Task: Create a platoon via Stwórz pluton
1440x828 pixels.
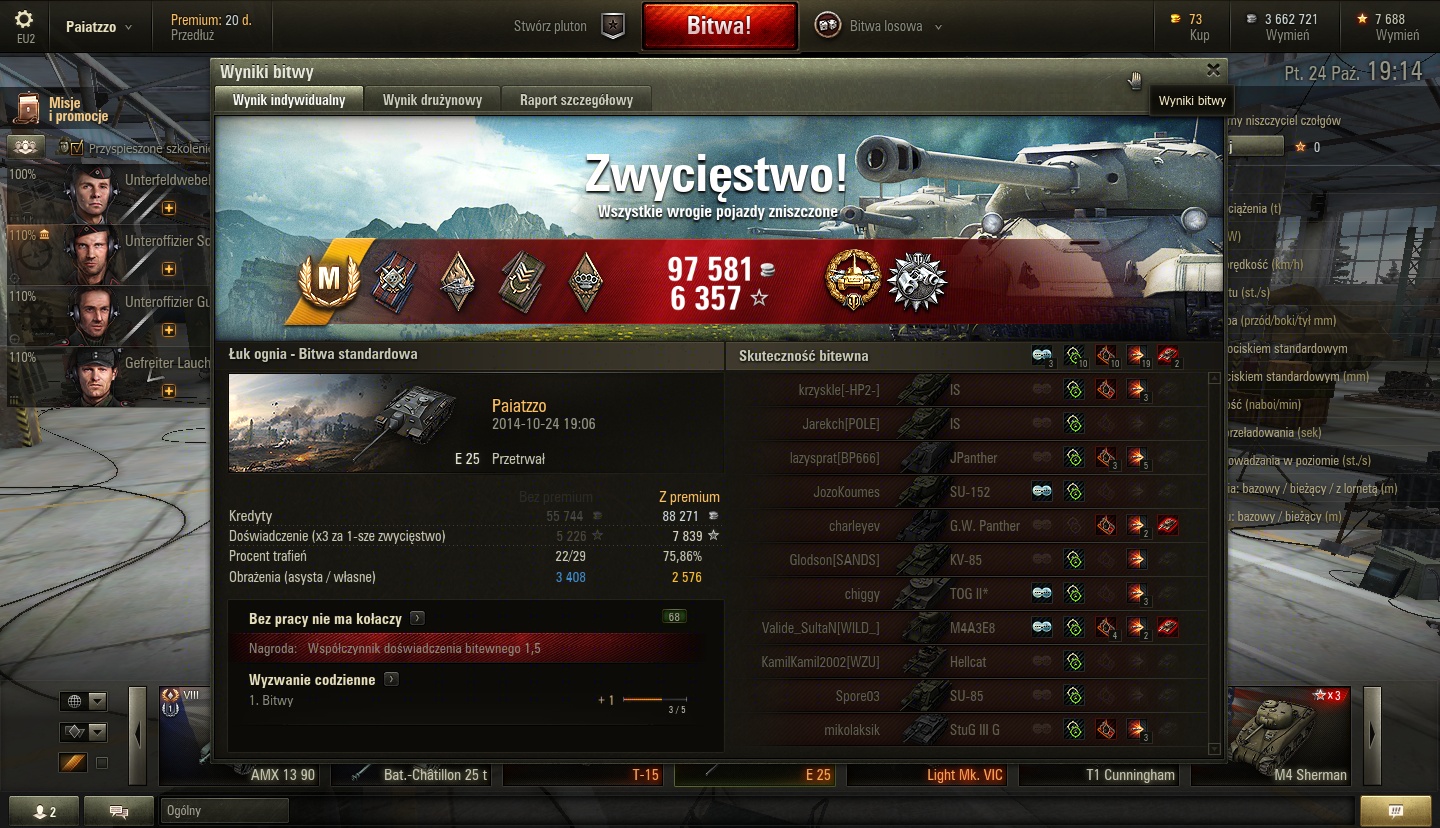Action: (x=568, y=26)
